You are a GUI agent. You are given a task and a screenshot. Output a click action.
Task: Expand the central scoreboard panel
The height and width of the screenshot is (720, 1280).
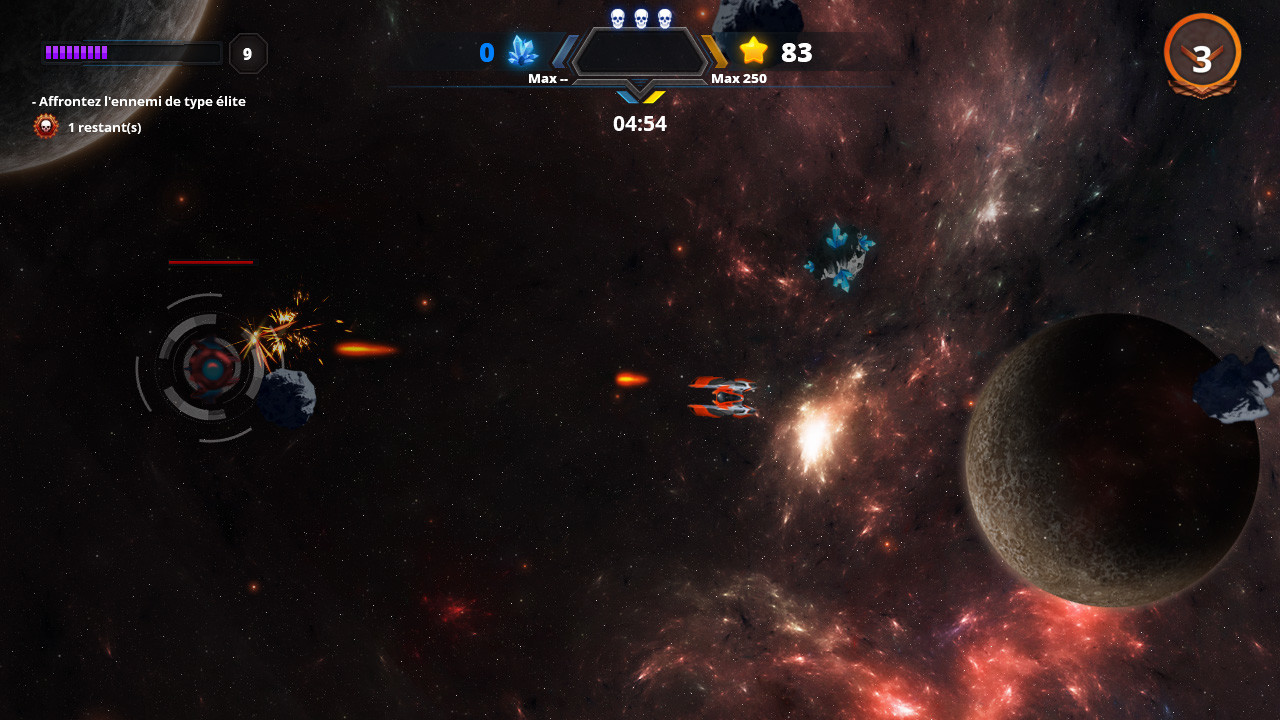point(638,52)
